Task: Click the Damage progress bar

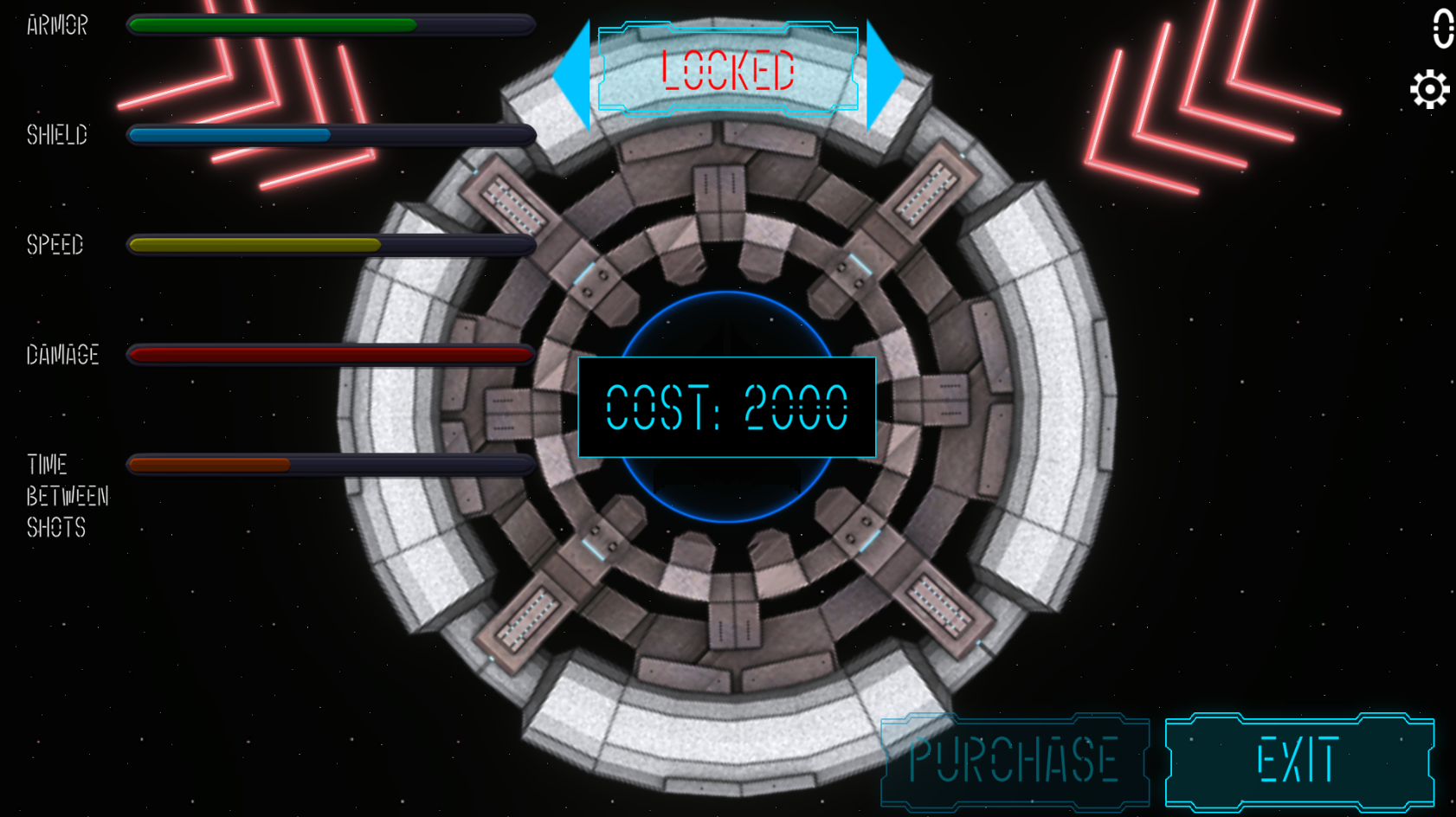Action: (329, 355)
